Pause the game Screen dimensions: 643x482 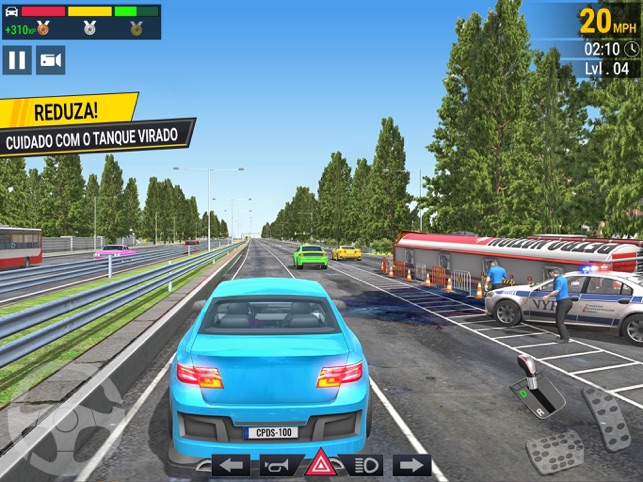tap(17, 60)
